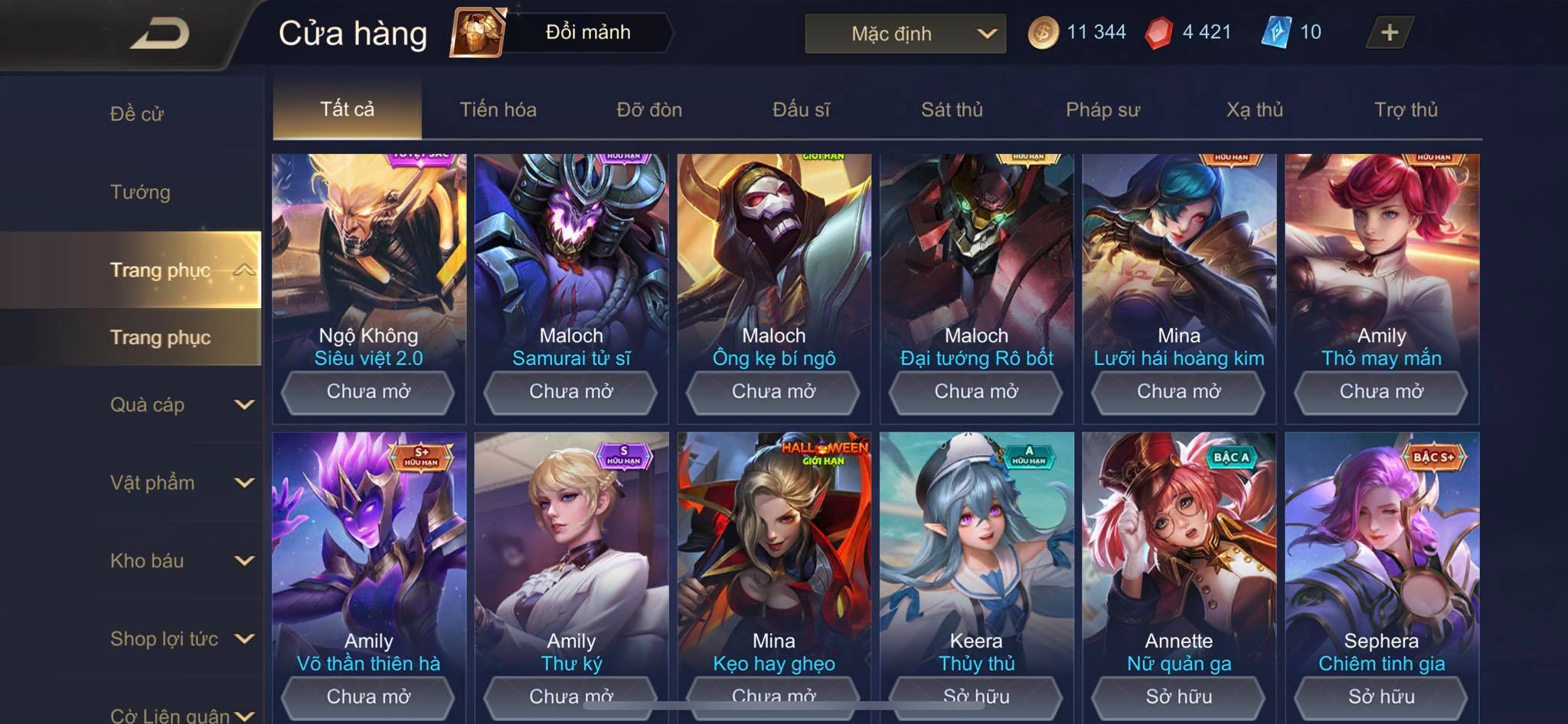
Task: Open the Mặc định sort dropdown
Action: [905, 34]
